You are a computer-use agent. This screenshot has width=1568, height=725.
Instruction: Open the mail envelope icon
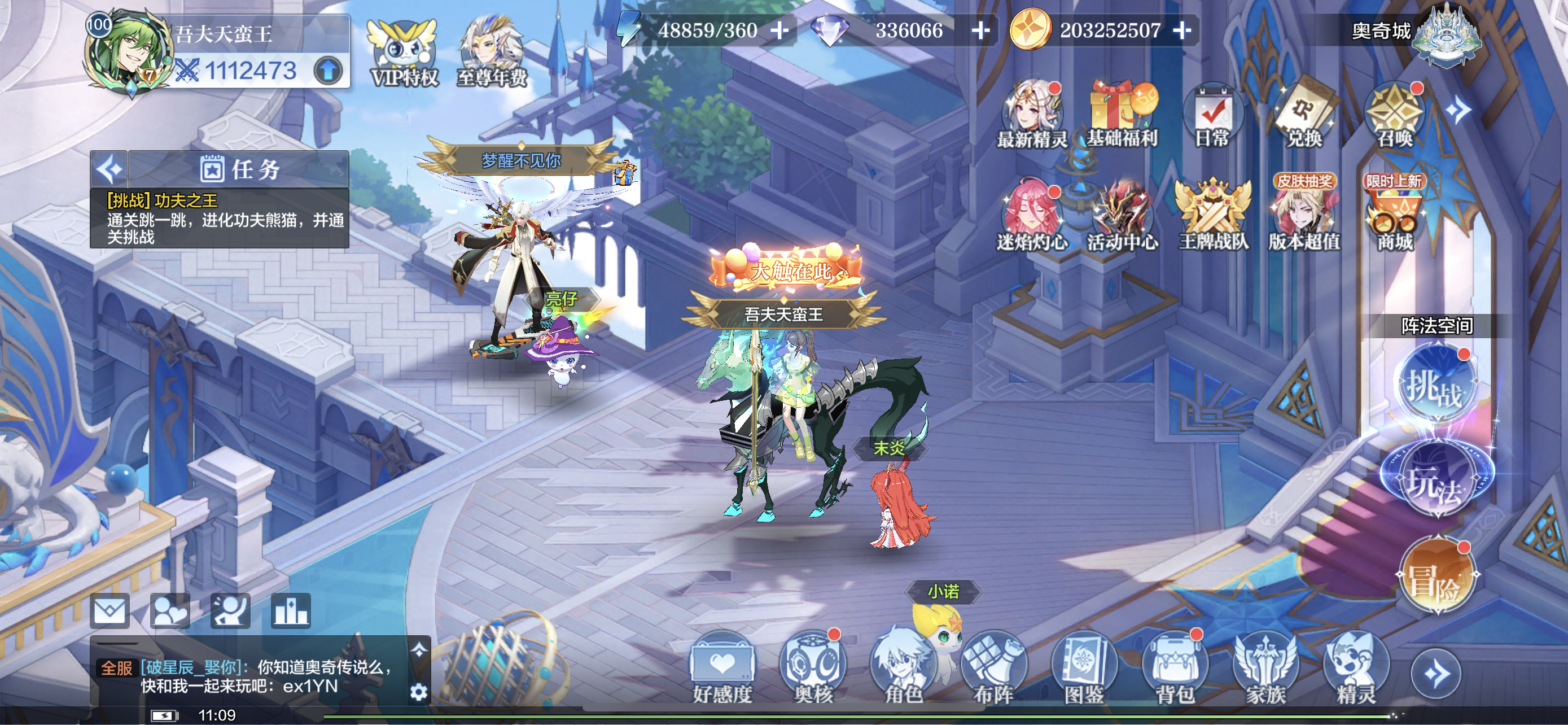110,610
